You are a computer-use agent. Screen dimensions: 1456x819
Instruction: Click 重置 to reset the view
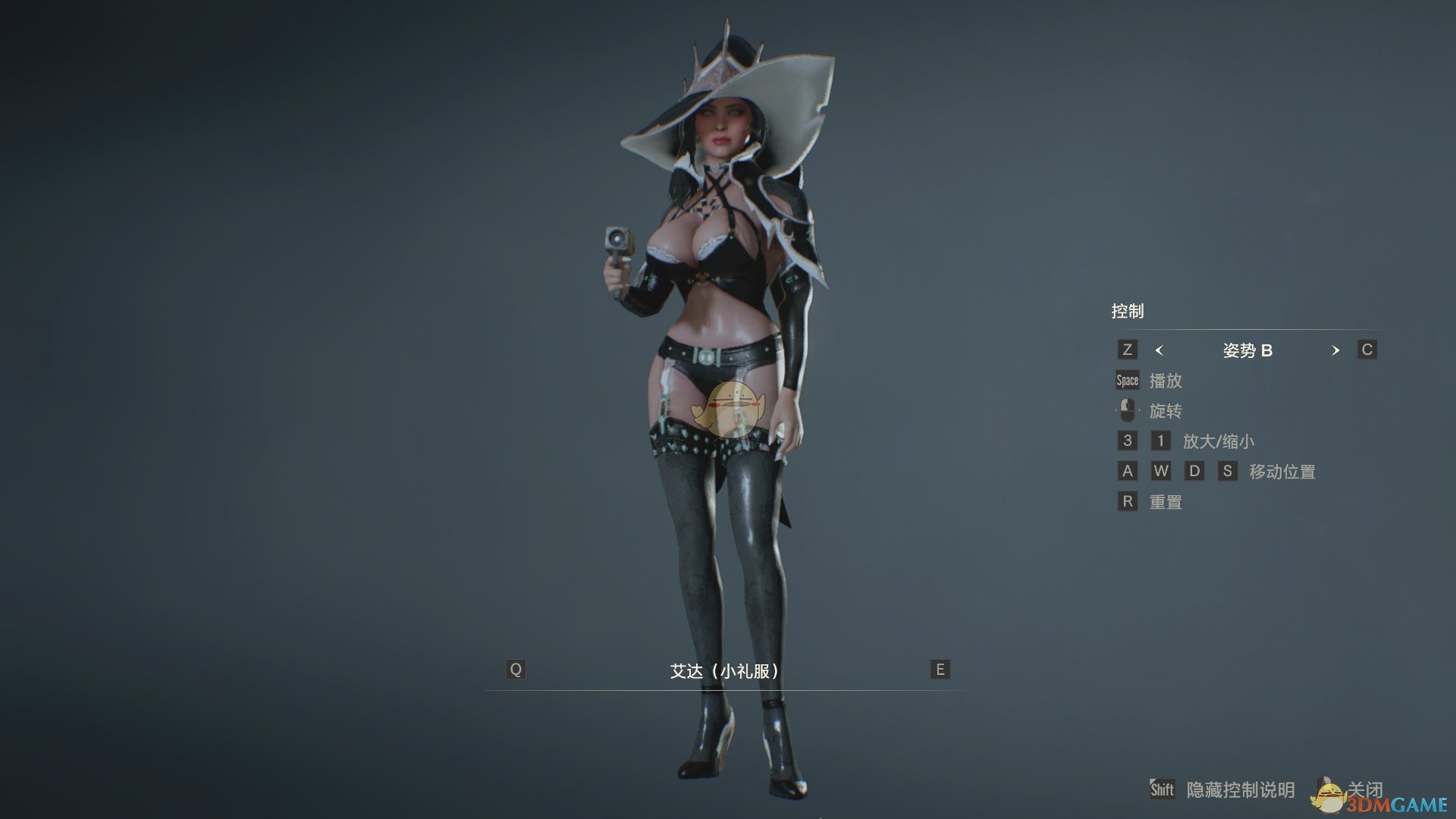coord(1165,501)
